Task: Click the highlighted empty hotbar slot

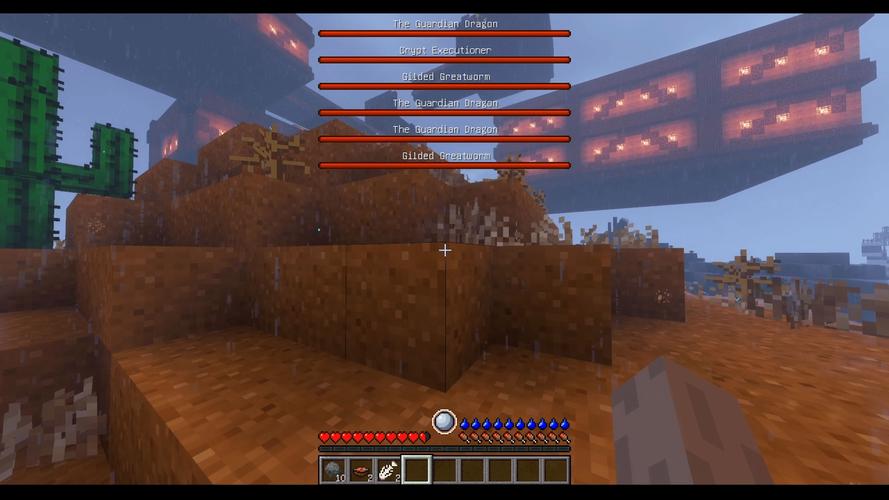Action: (417, 469)
